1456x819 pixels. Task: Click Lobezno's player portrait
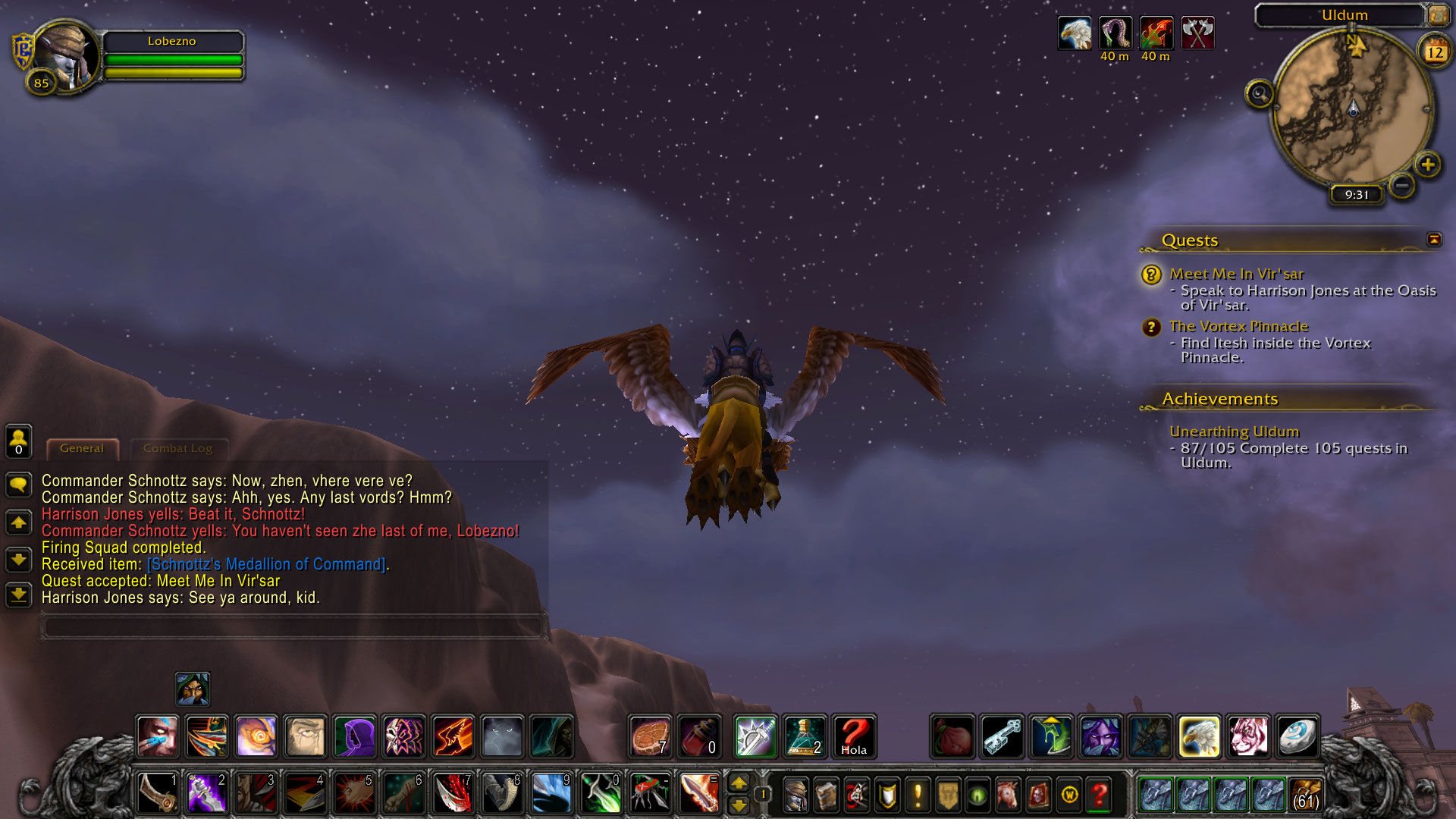(x=67, y=55)
